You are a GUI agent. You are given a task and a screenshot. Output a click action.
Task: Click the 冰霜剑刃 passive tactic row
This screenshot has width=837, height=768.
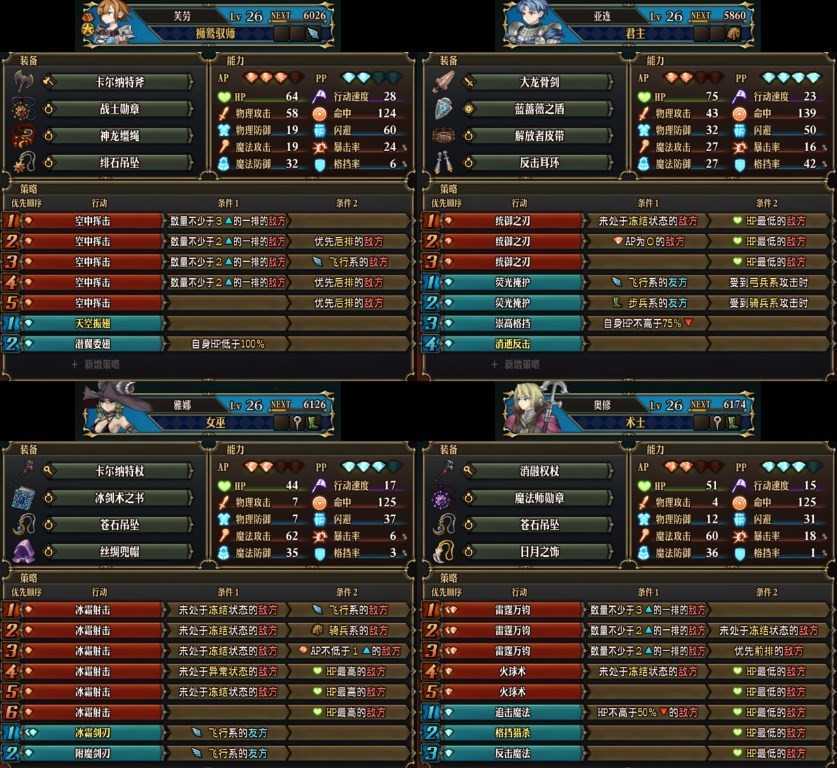pos(92,733)
